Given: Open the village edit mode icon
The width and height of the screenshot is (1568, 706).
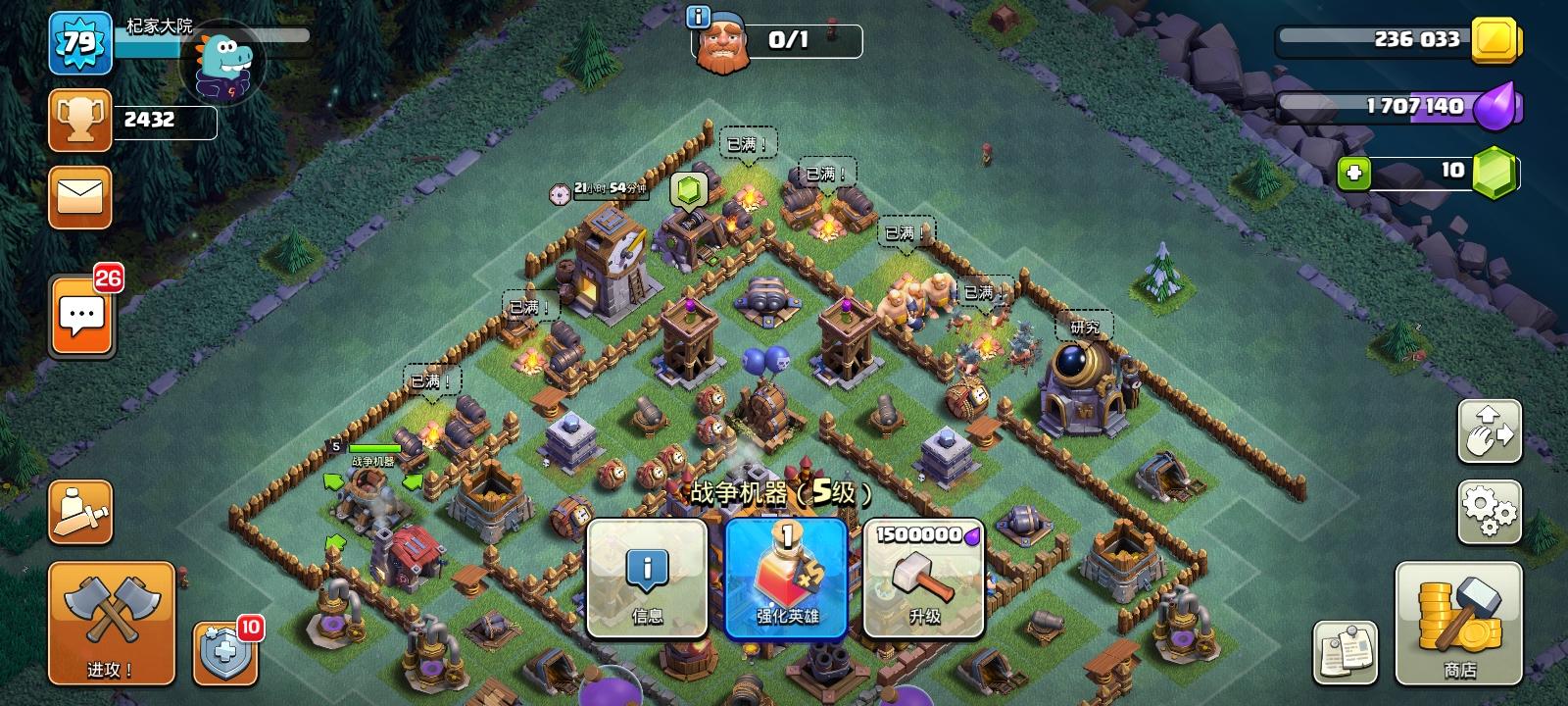Looking at the screenshot, I should point(1489,431).
